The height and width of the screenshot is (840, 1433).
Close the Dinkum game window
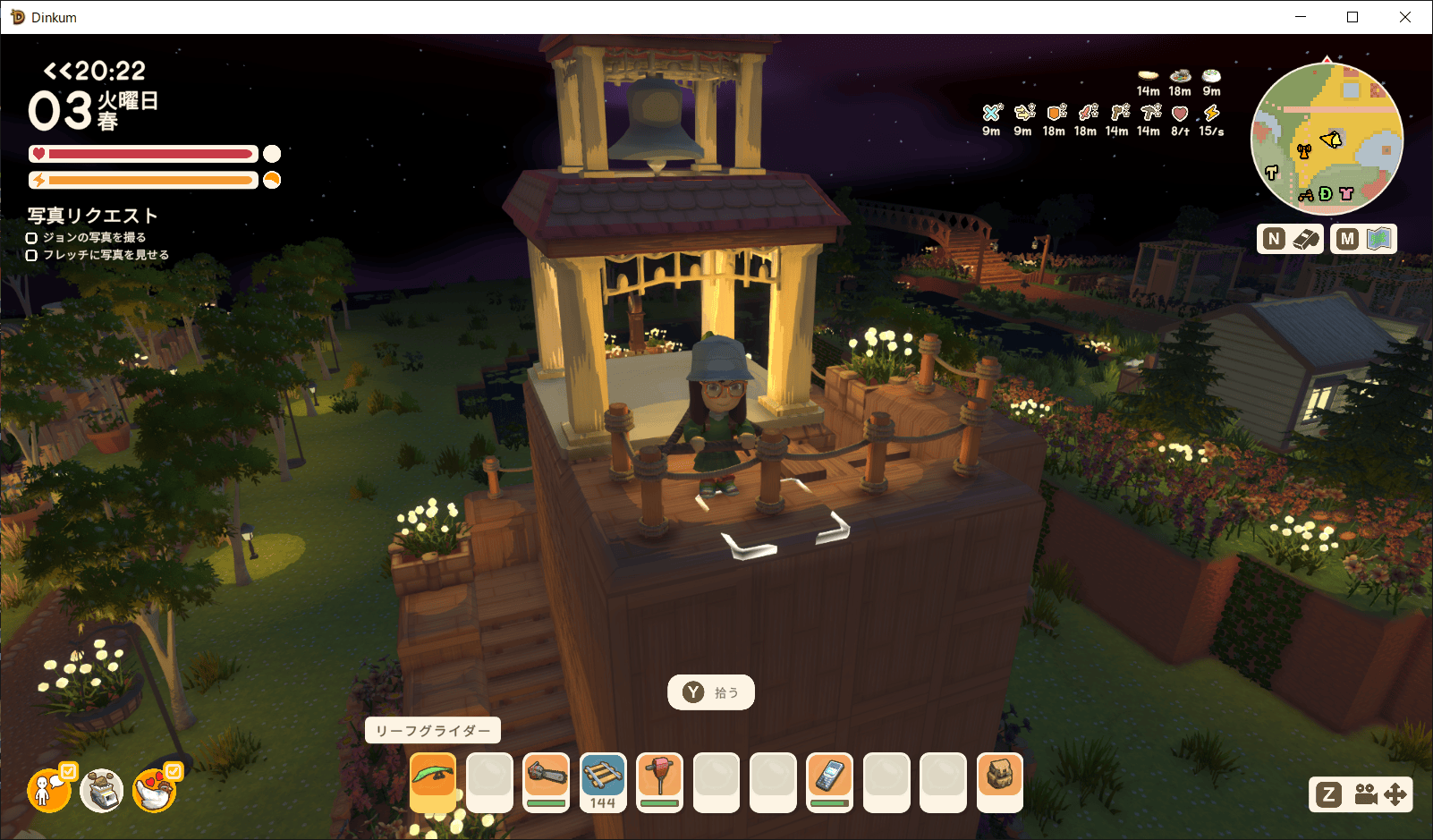[x=1405, y=17]
